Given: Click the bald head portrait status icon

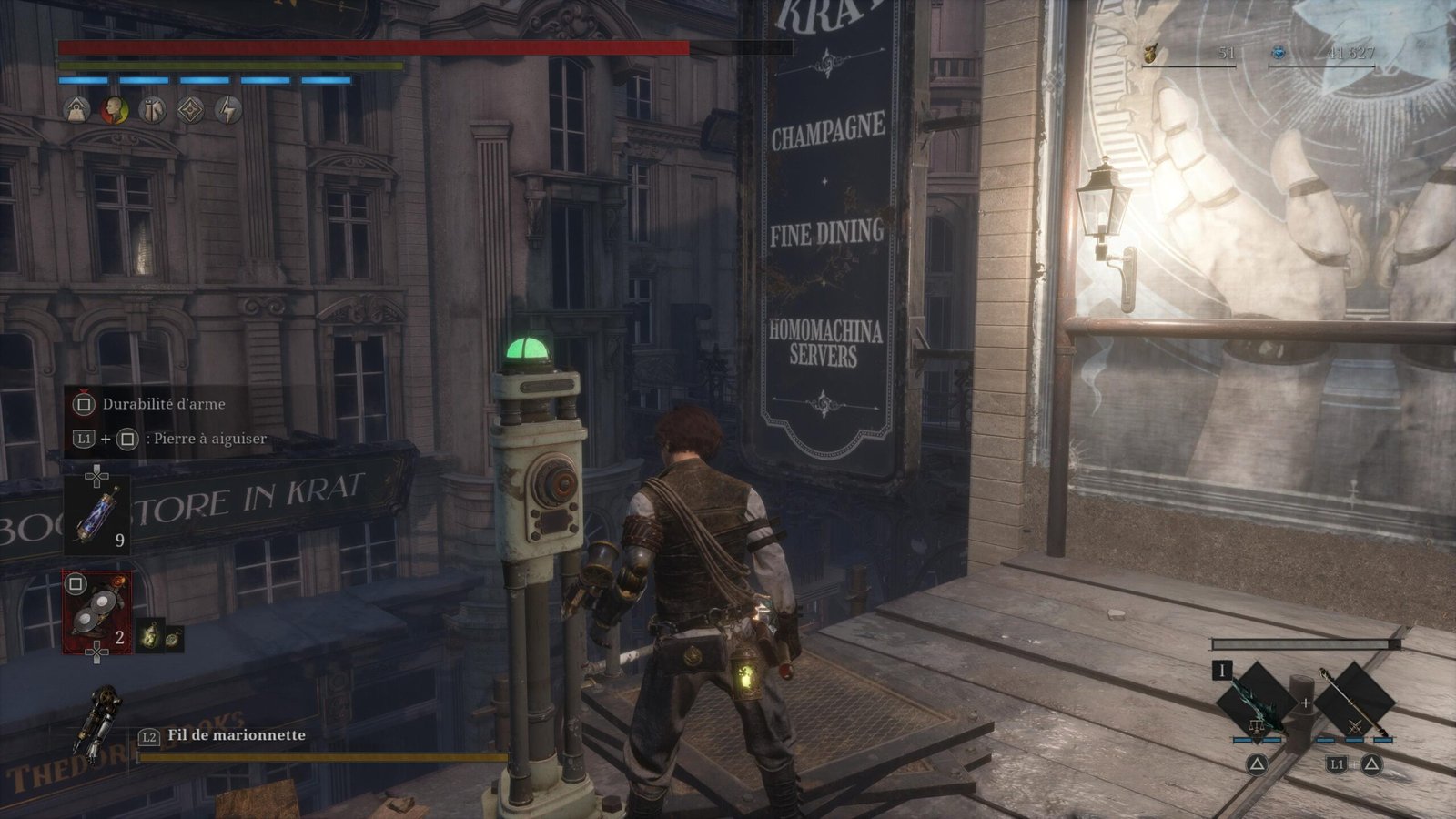Looking at the screenshot, I should pyautogui.click(x=115, y=110).
